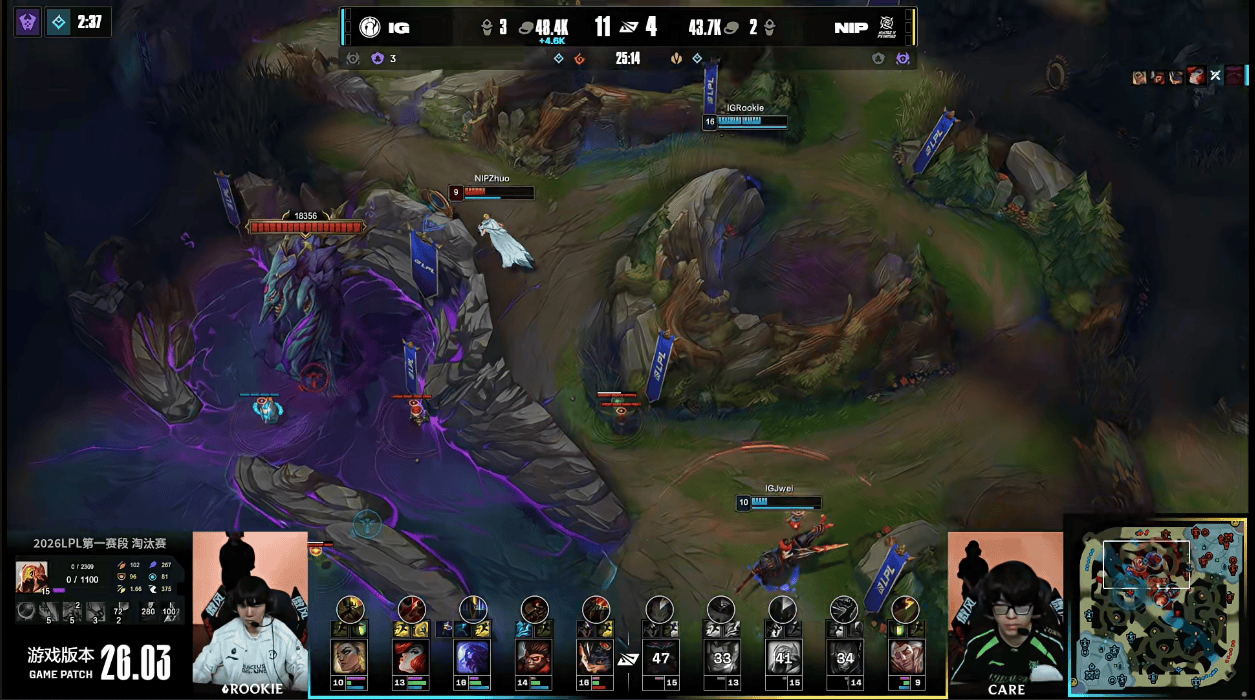Select the dead champion showing 33 respawn timer

pos(722,657)
